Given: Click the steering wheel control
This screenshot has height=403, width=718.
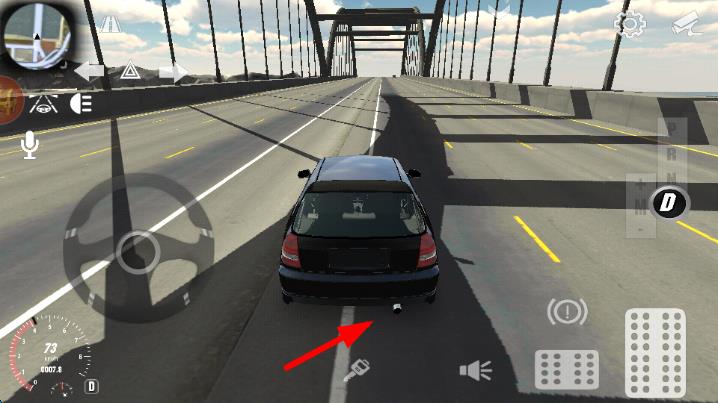Looking at the screenshot, I should pyautogui.click(x=137, y=252).
